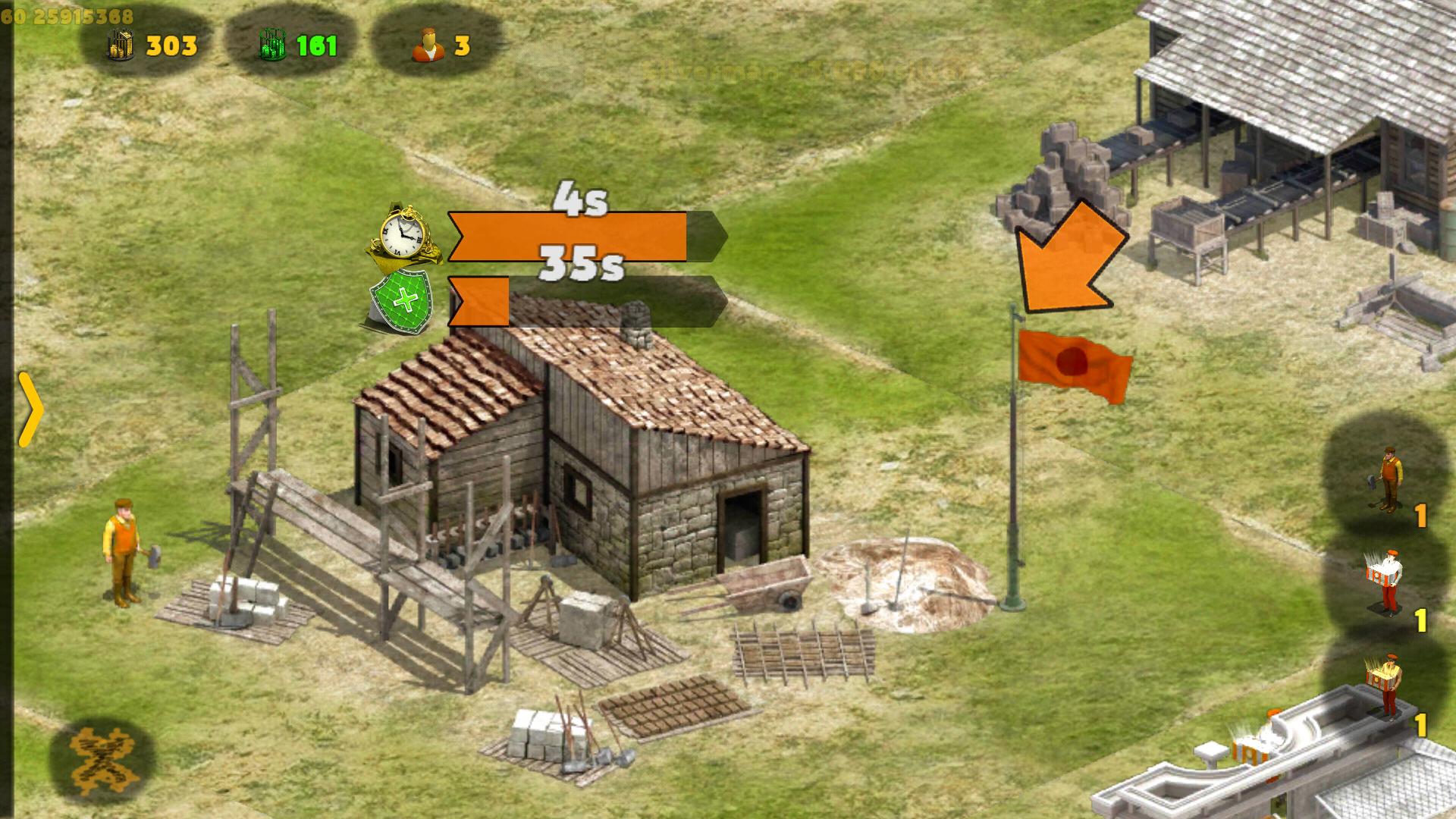This screenshot has width=1456, height=819.
Task: Show the population worker counter
Action: (x=441, y=46)
